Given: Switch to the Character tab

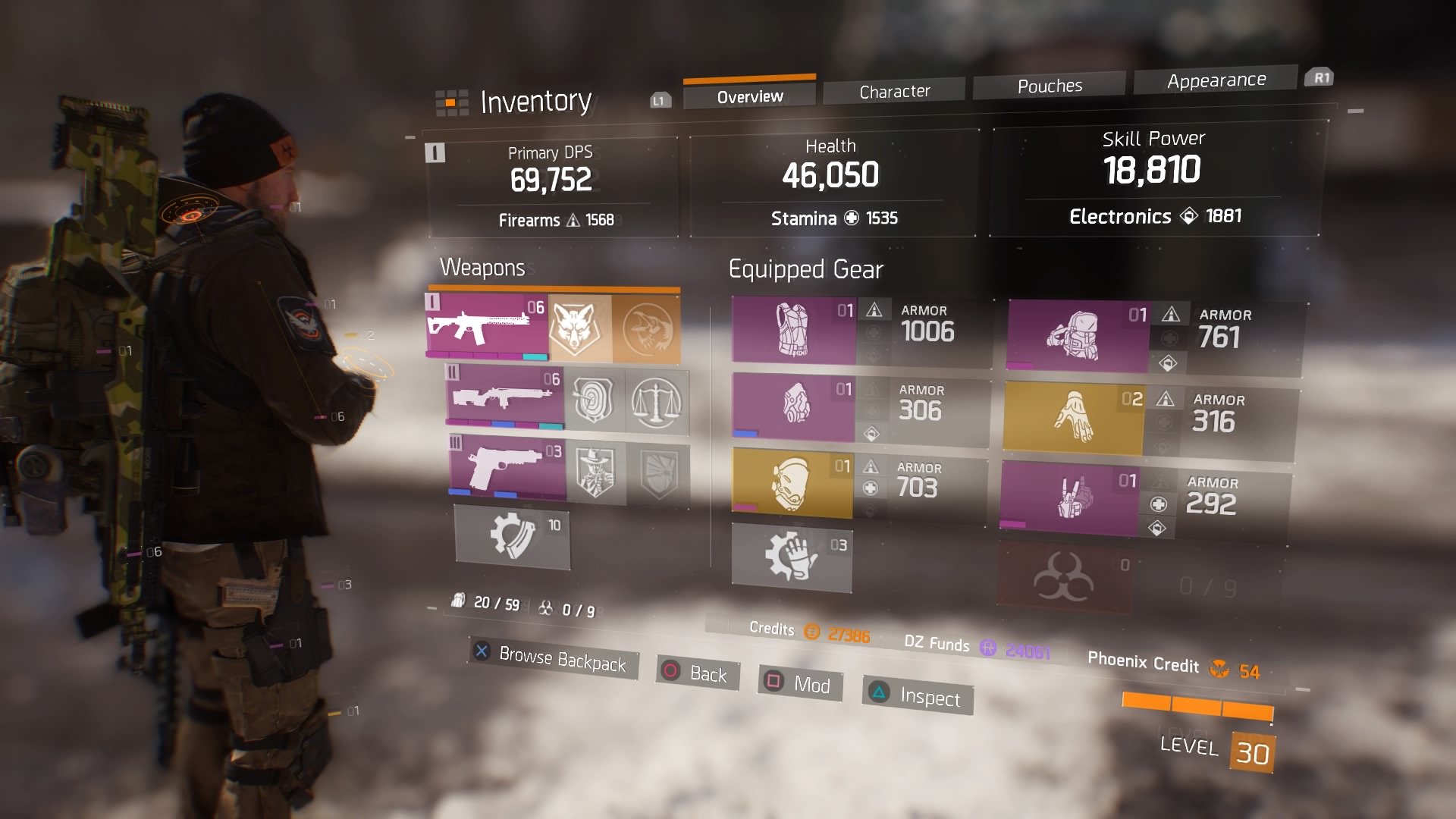Looking at the screenshot, I should (x=894, y=92).
